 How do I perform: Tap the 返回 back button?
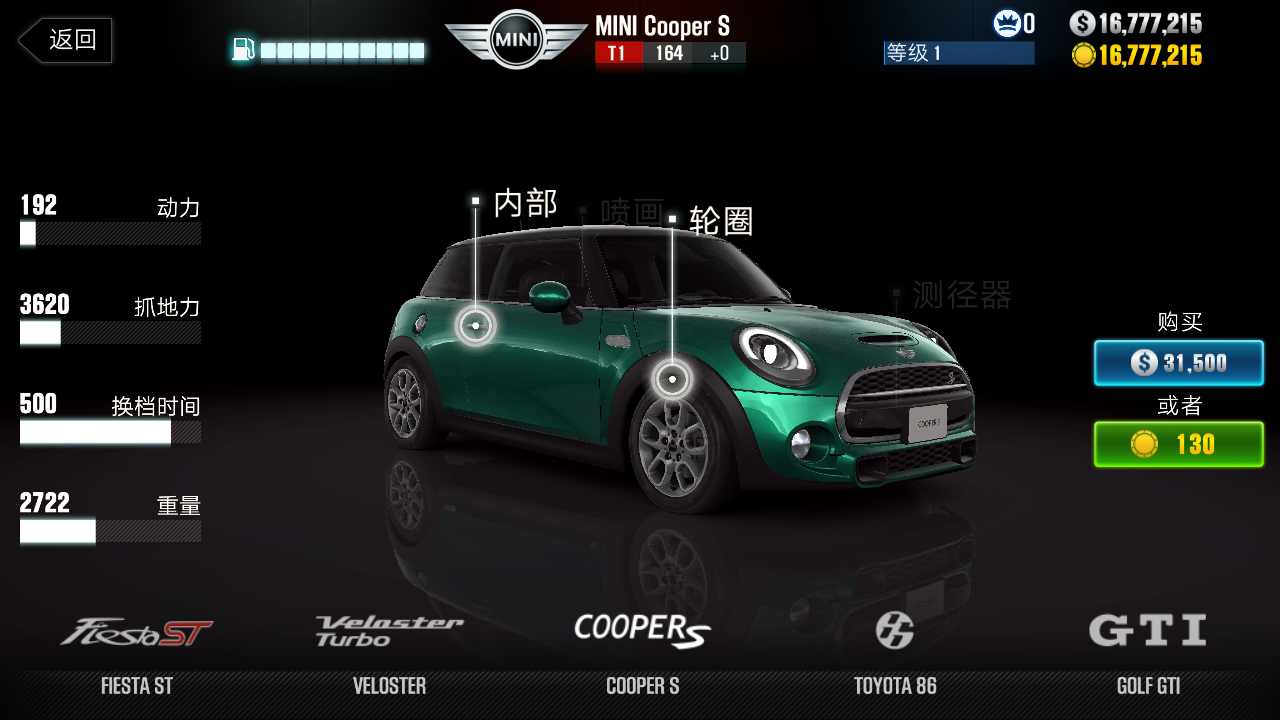coord(64,40)
